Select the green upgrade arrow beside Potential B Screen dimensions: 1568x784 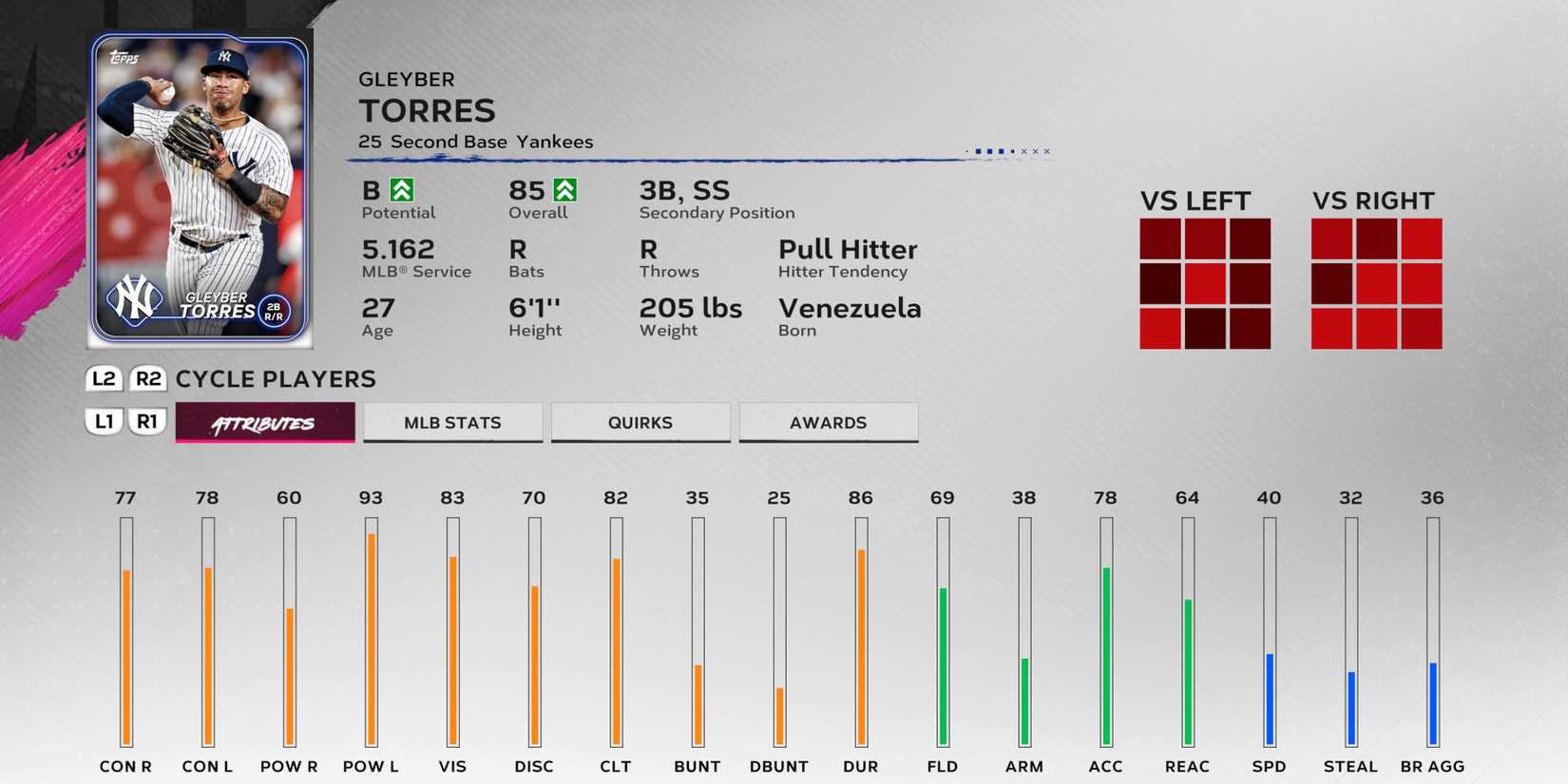coord(403,190)
